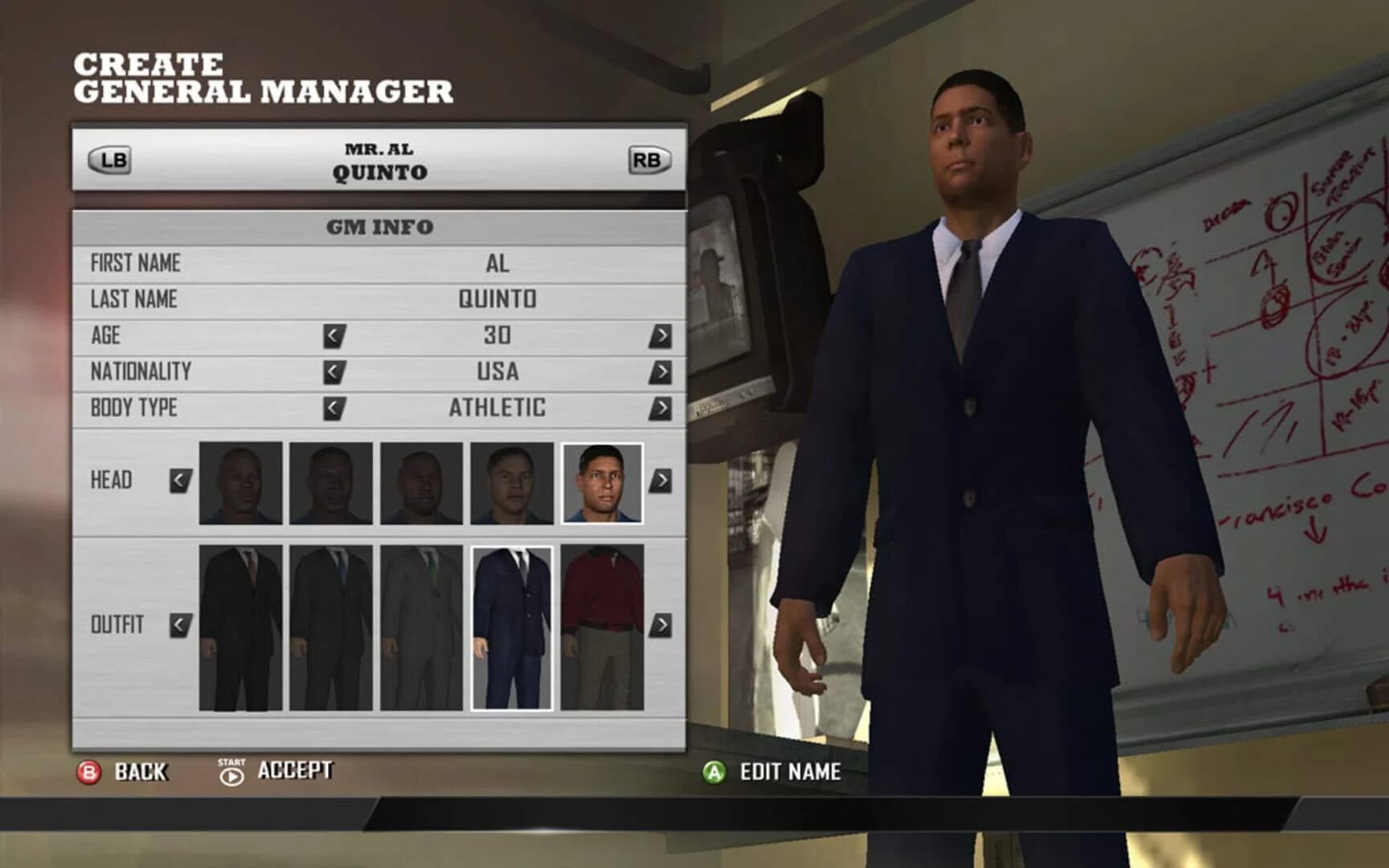This screenshot has width=1389, height=868.
Task: Click the left arrow for Outfit selection
Action: [178, 623]
